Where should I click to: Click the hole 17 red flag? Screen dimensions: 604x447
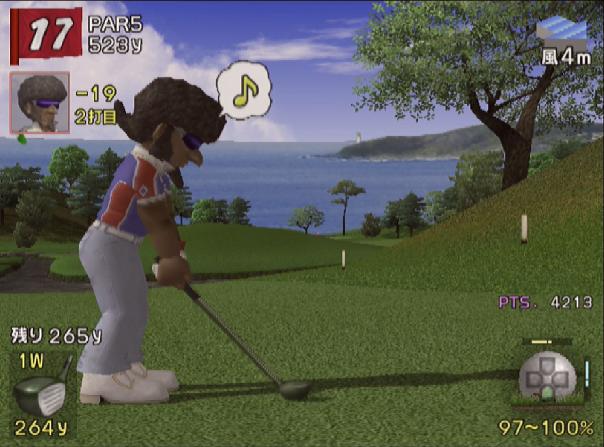tap(43, 35)
